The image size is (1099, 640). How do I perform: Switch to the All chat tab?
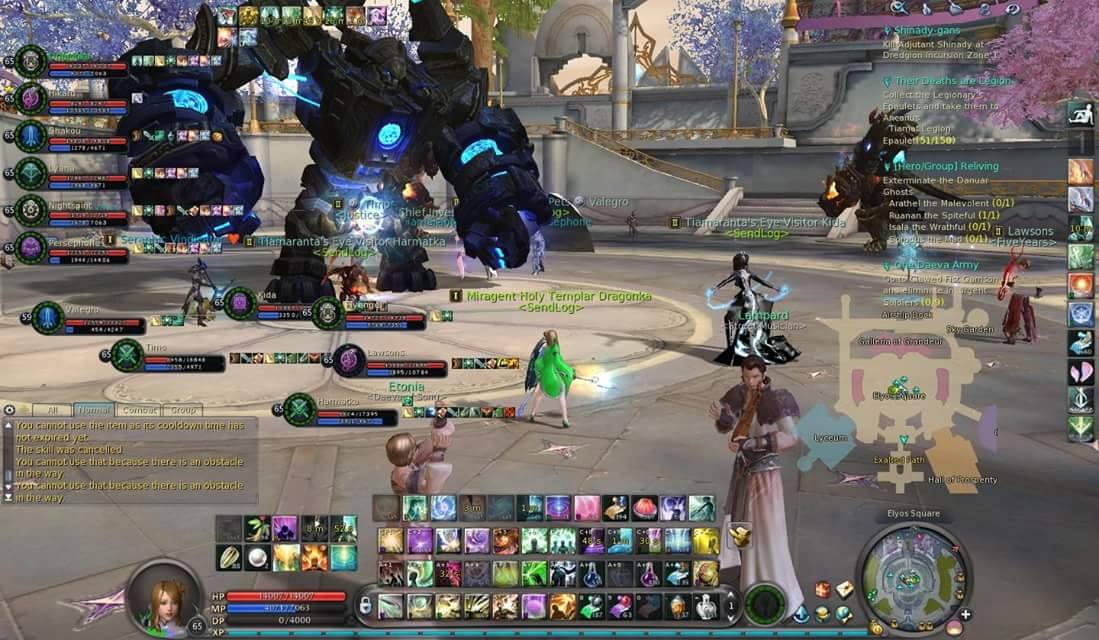click(52, 410)
